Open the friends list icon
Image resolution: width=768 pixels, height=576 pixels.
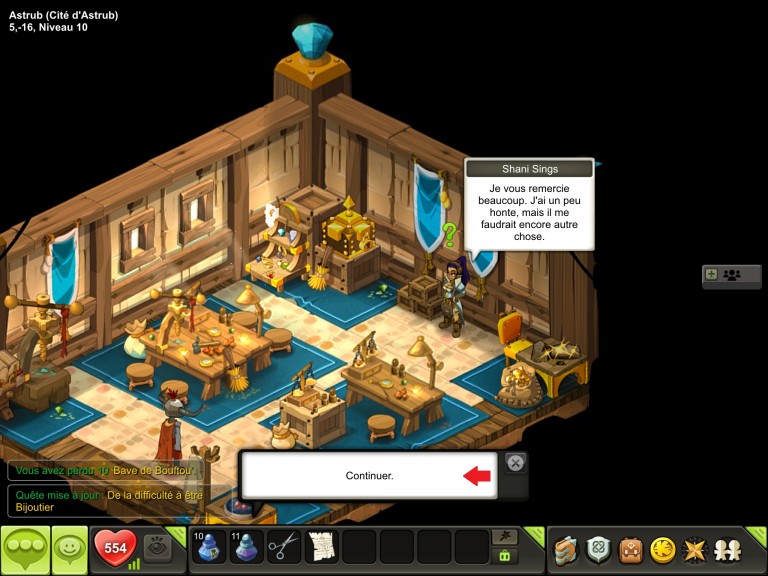pos(727,549)
